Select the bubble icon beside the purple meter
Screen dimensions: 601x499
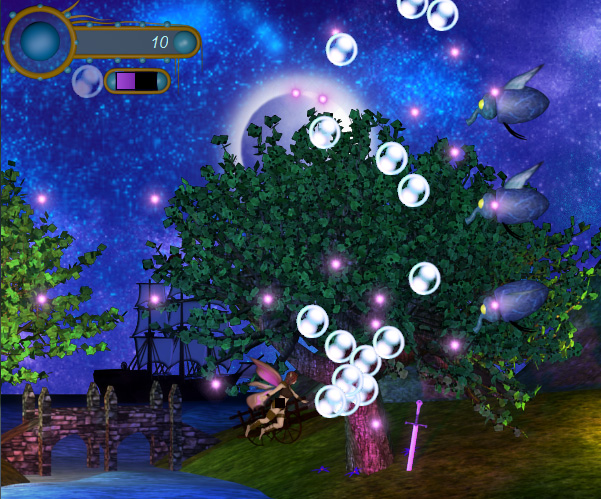pos(86,81)
